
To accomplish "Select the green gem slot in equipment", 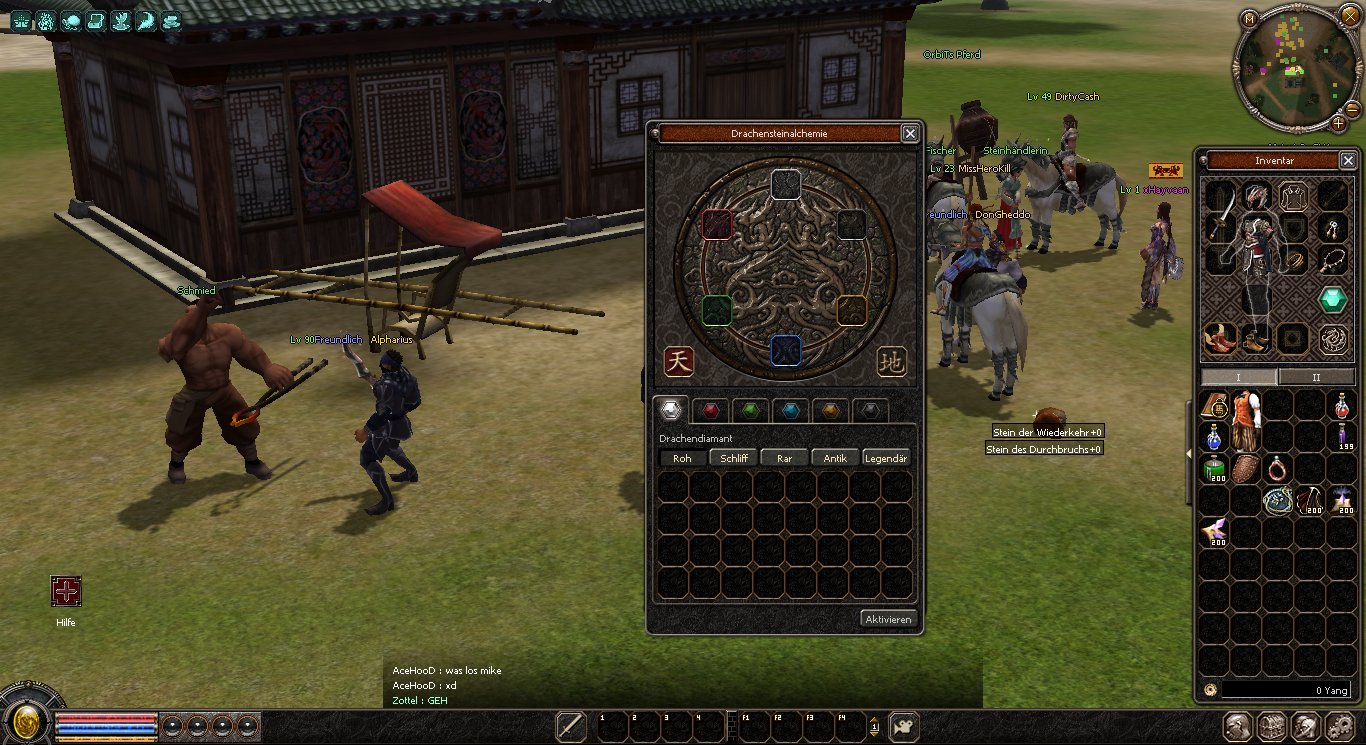I will pyautogui.click(x=1331, y=299).
